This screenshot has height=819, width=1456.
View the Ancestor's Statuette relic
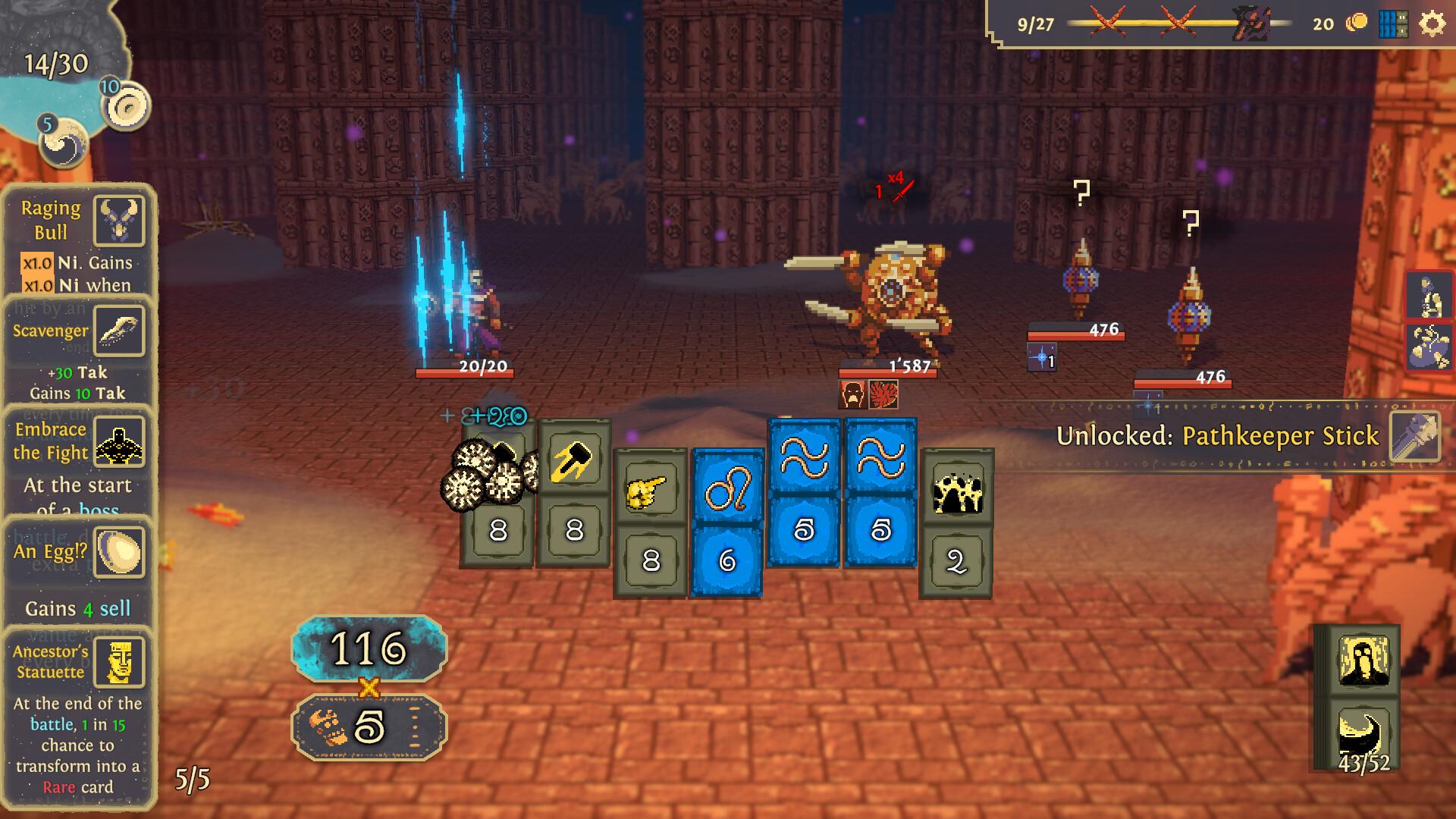[119, 662]
